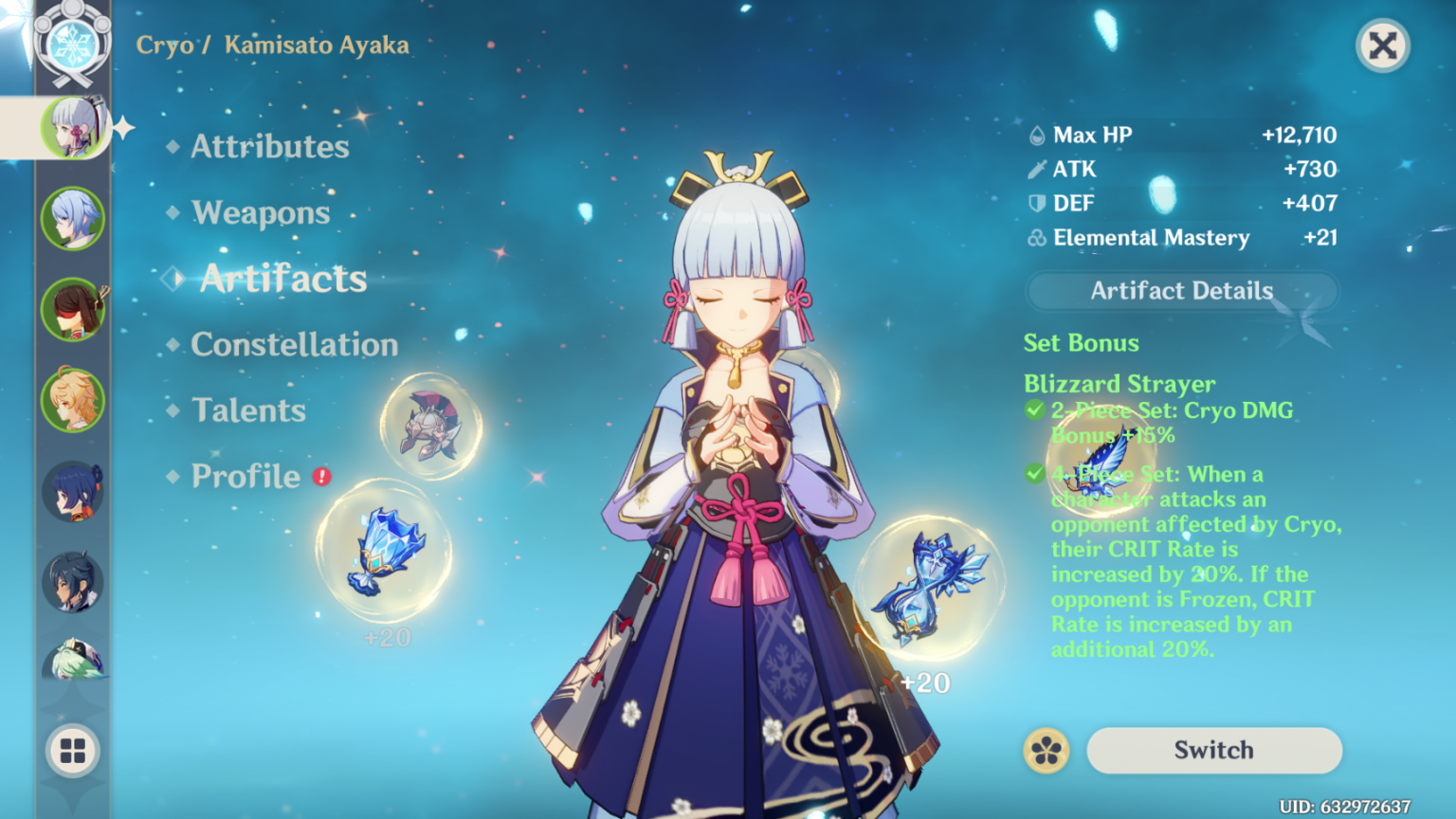
Task: Choose the blue goblet artifact bubble
Action: (384, 552)
